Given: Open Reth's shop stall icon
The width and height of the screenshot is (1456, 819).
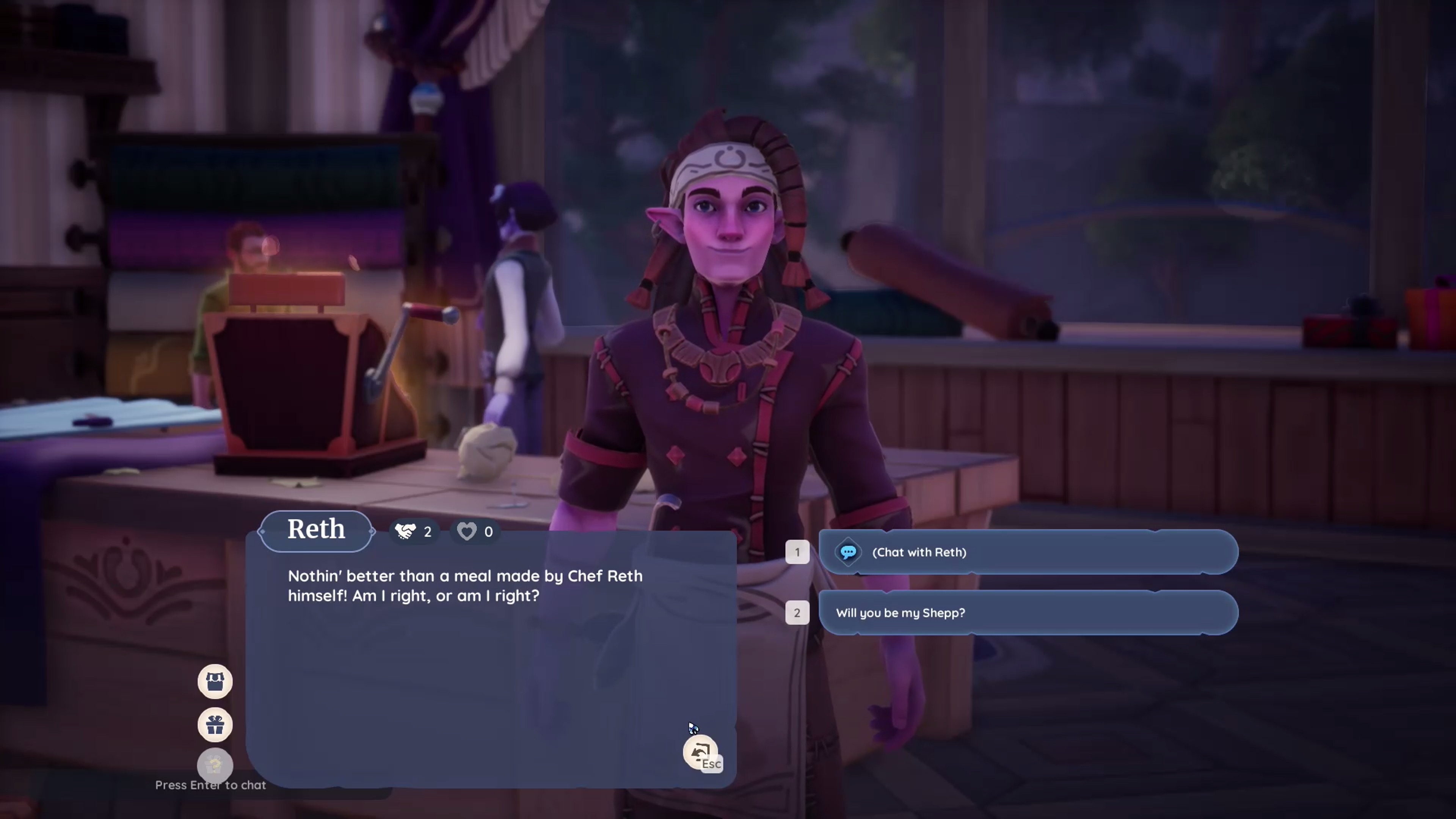Looking at the screenshot, I should [x=215, y=682].
